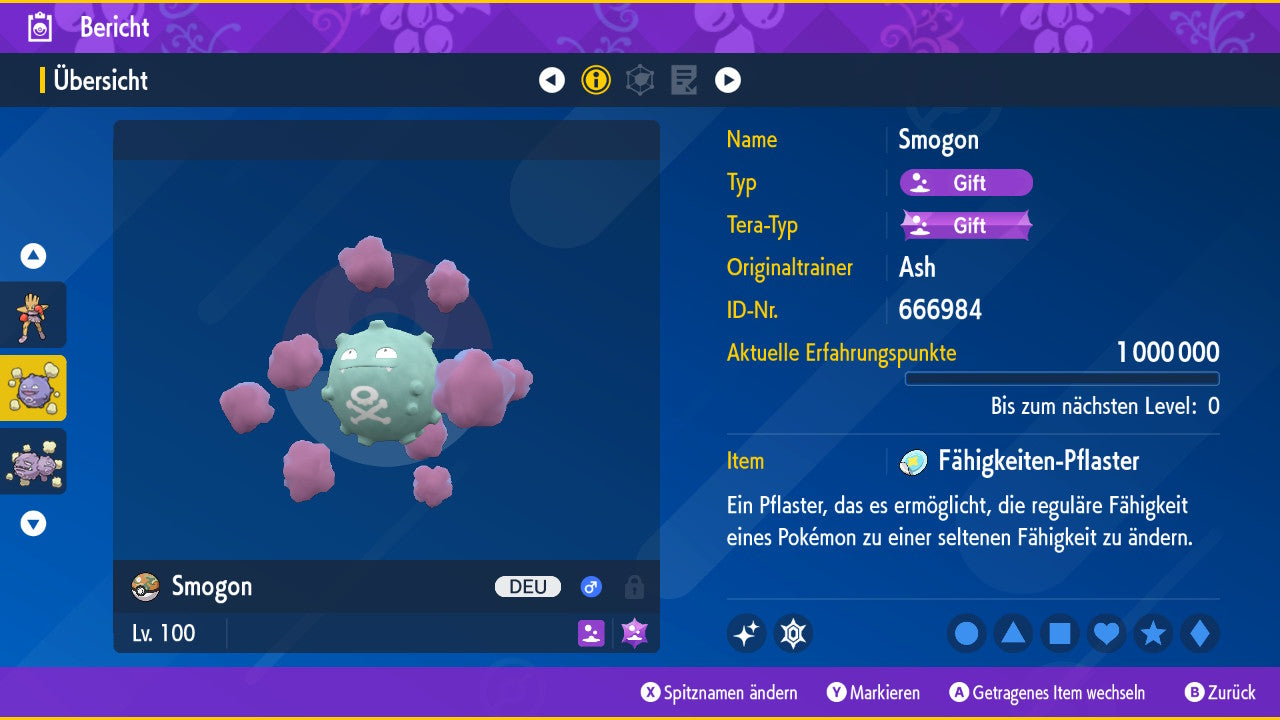Go to the next summary page arrow
The height and width of the screenshot is (720, 1280).
(728, 80)
